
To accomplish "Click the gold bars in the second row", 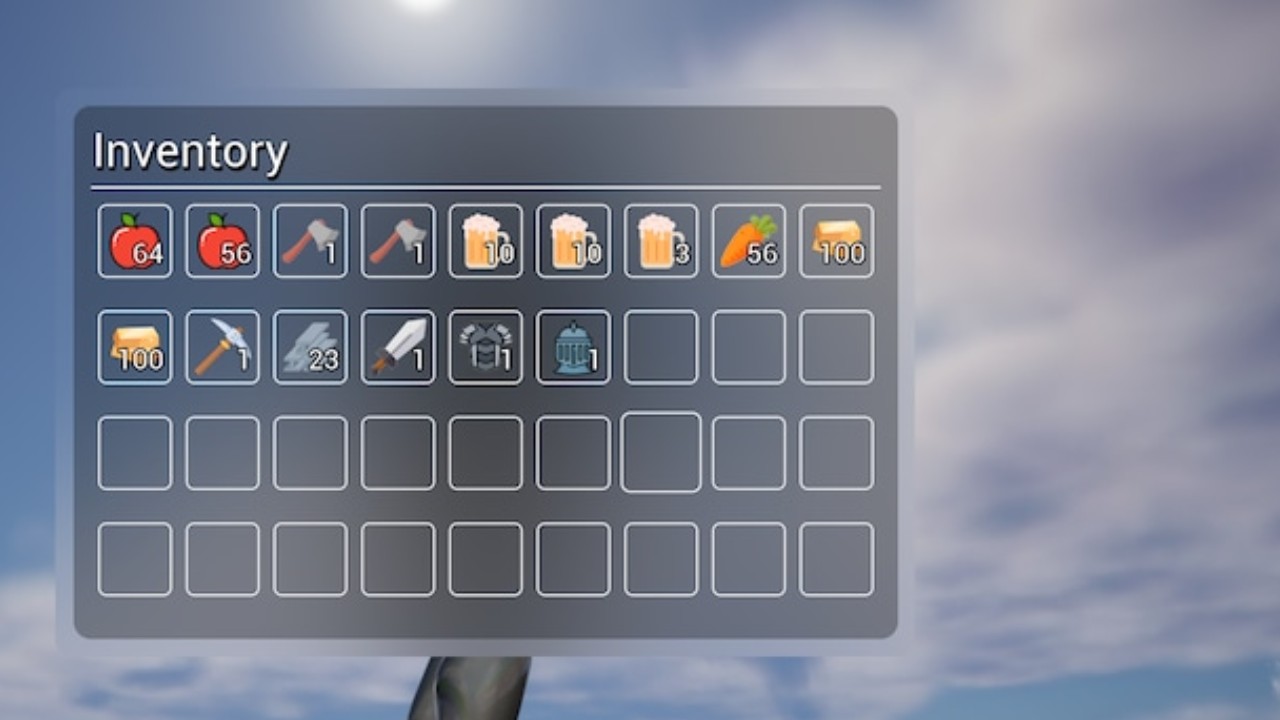I will (134, 346).
